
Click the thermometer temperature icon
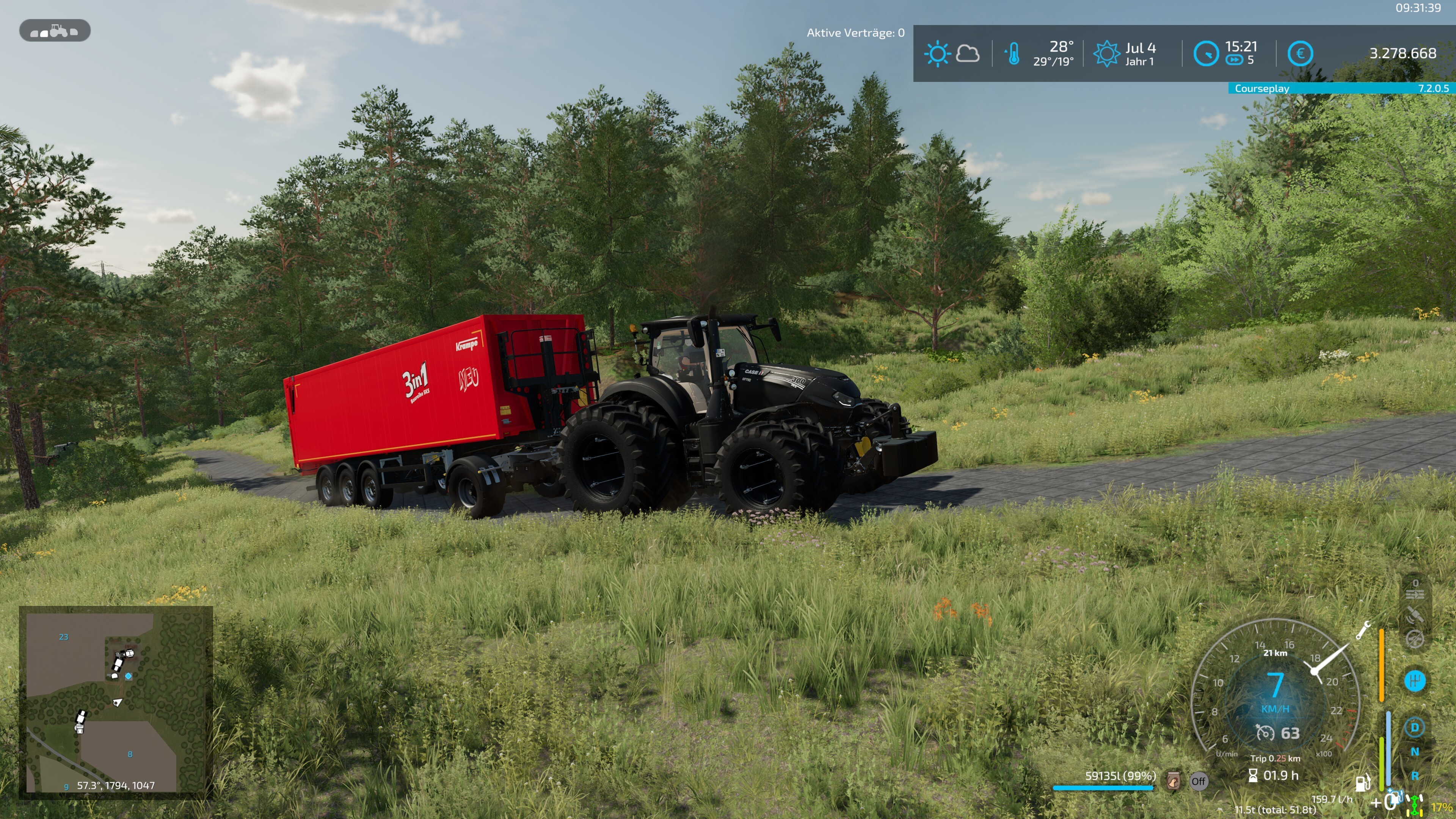1013,54
